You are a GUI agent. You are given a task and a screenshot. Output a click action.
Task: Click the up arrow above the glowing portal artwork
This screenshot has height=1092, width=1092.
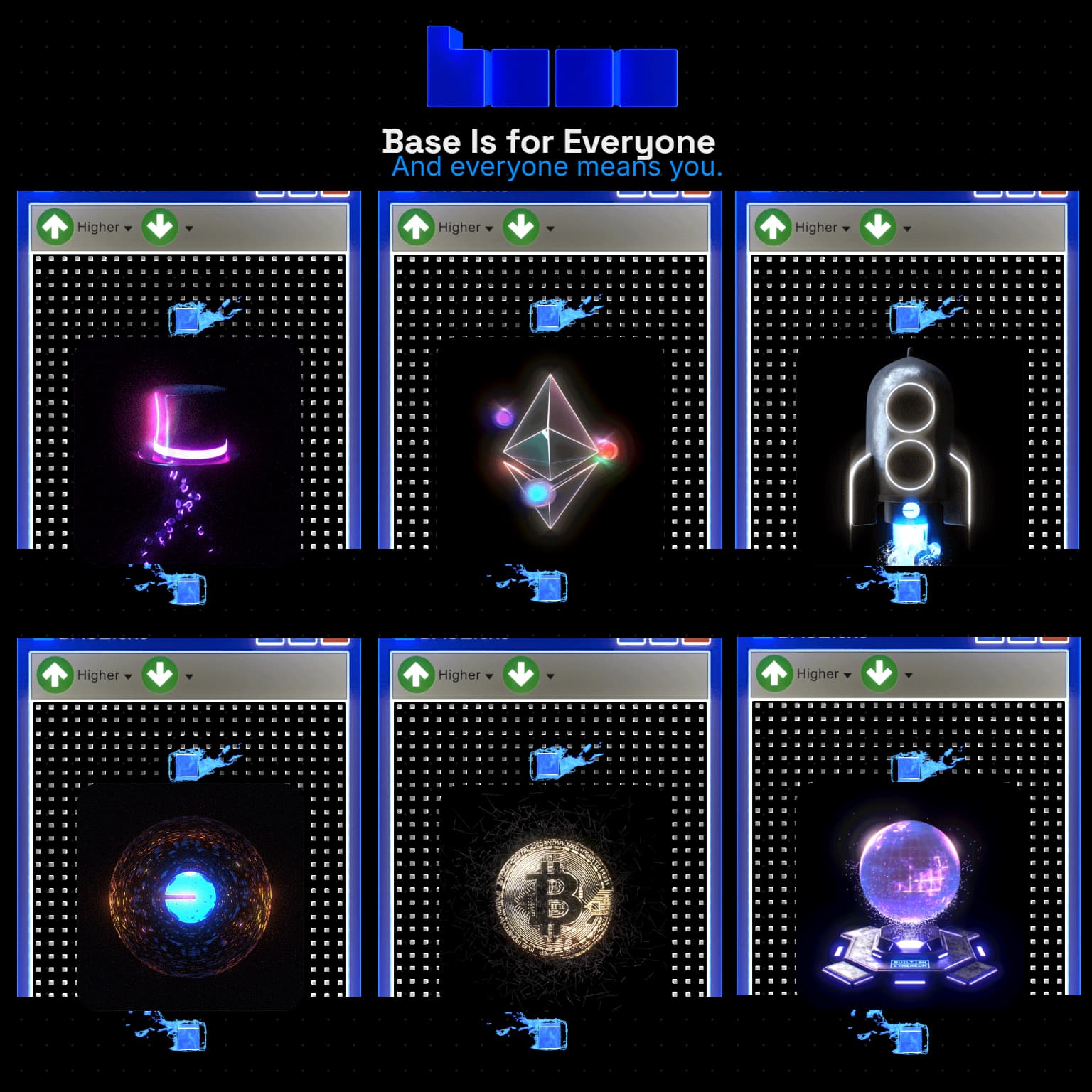(x=55, y=674)
